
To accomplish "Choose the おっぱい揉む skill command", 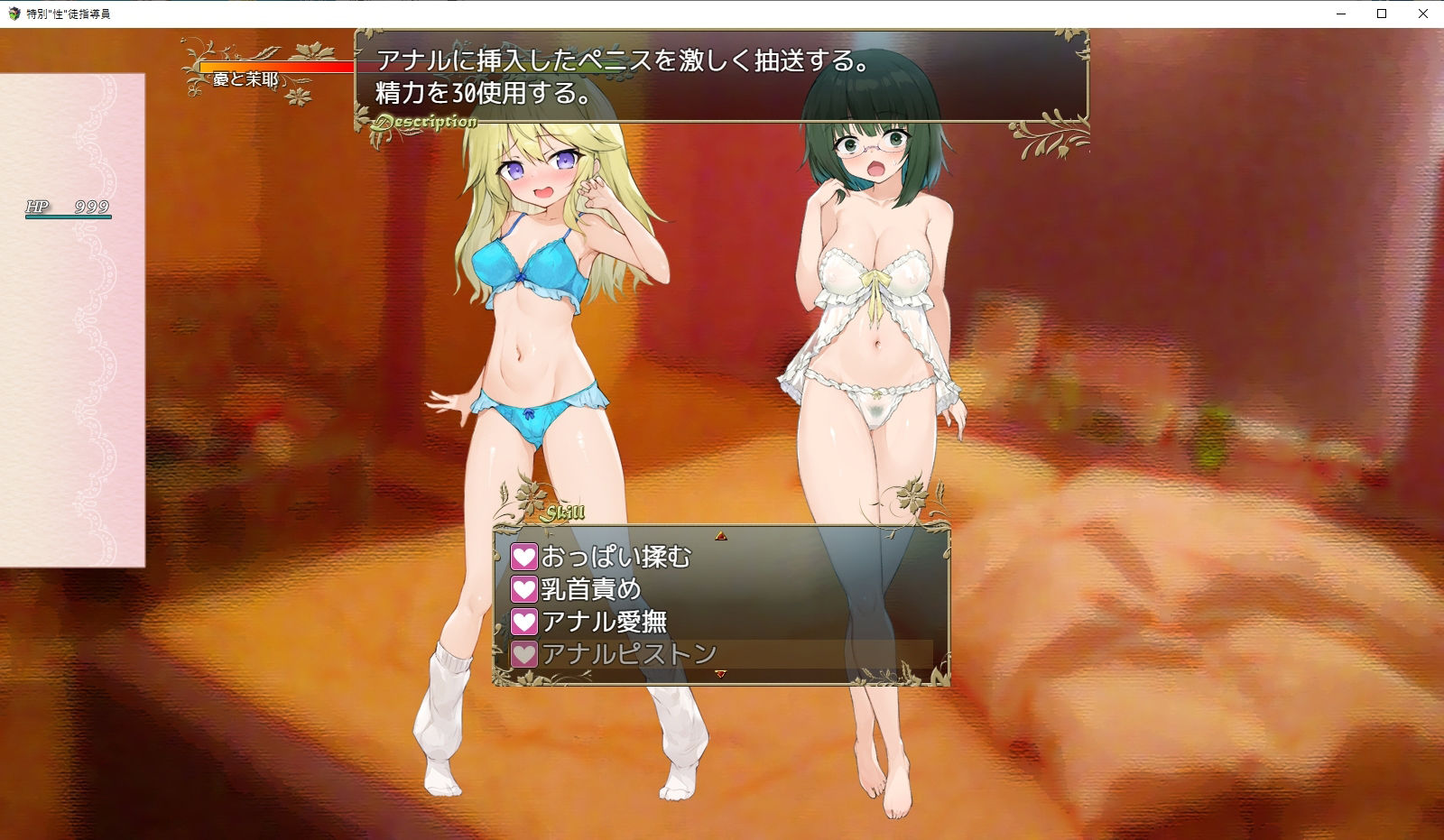I will [614, 558].
